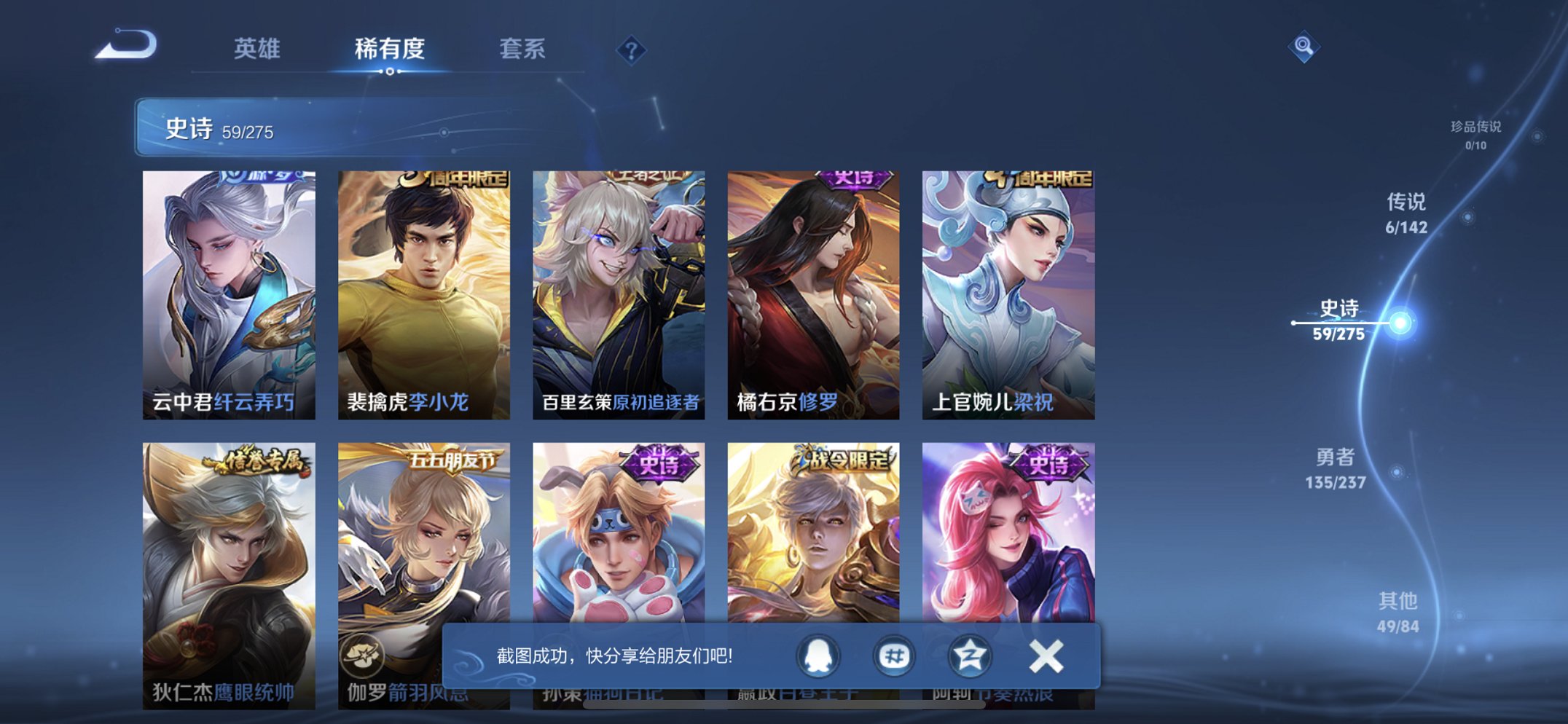Click the hashtag community share icon
This screenshot has width=1568, height=724.
[895, 656]
